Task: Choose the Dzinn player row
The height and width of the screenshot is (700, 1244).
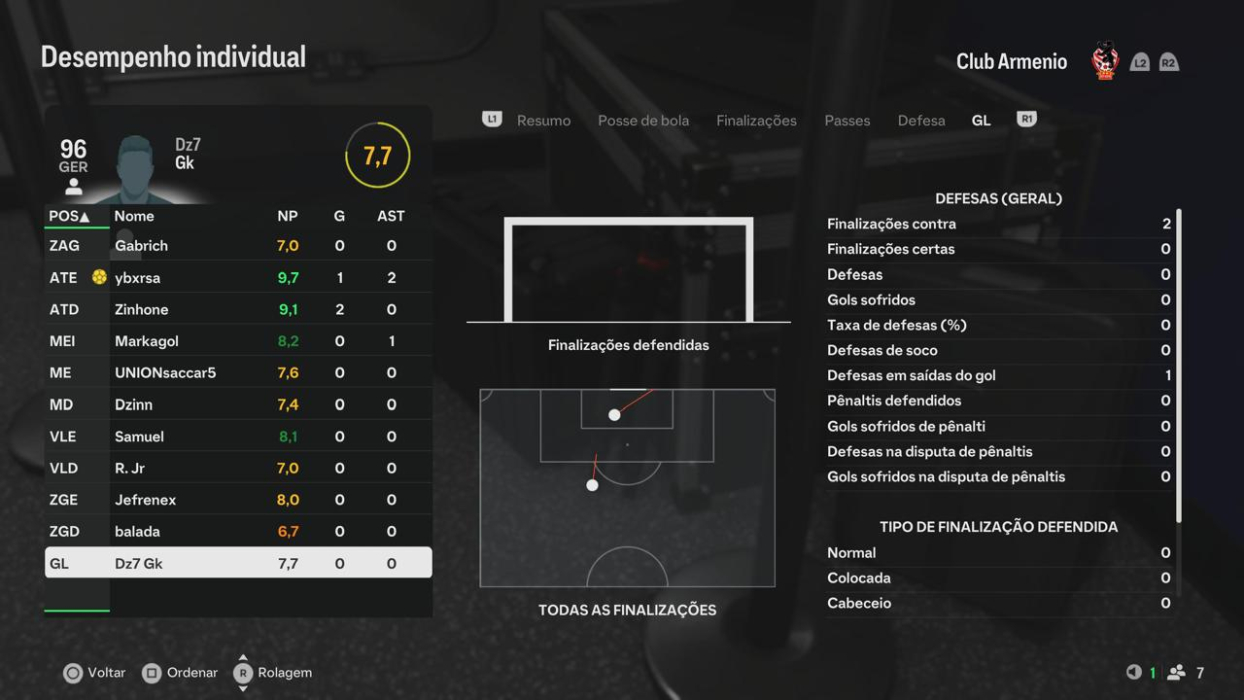Action: pyautogui.click(x=238, y=405)
